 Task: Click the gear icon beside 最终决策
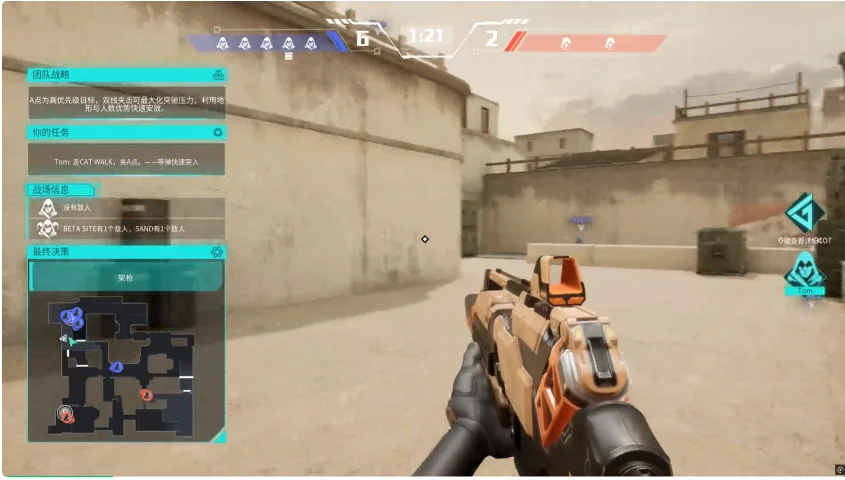pyautogui.click(x=217, y=252)
